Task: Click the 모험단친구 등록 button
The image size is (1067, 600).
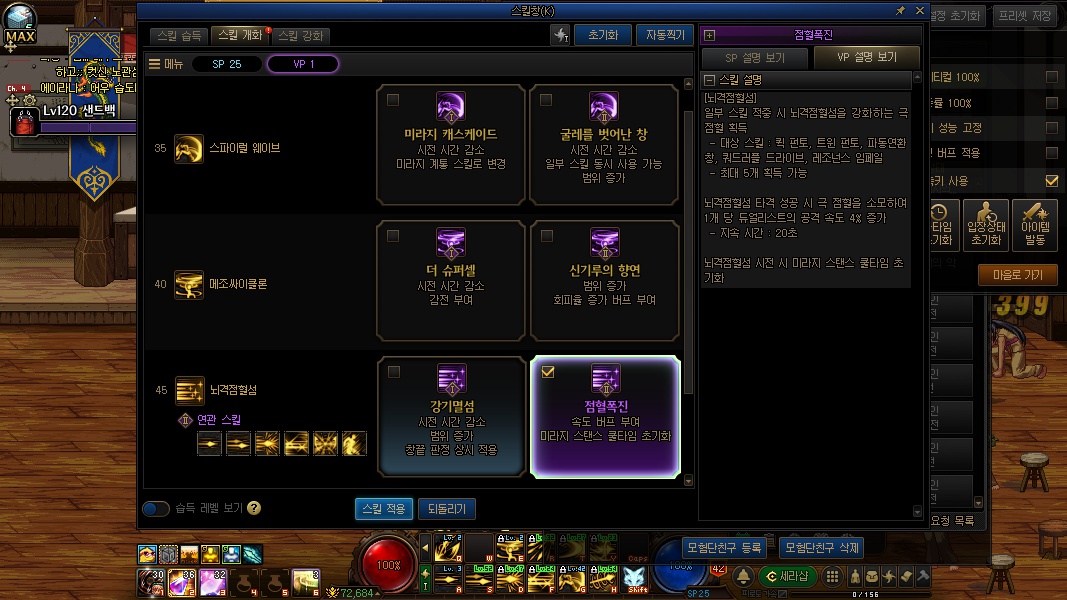Action: coord(724,548)
